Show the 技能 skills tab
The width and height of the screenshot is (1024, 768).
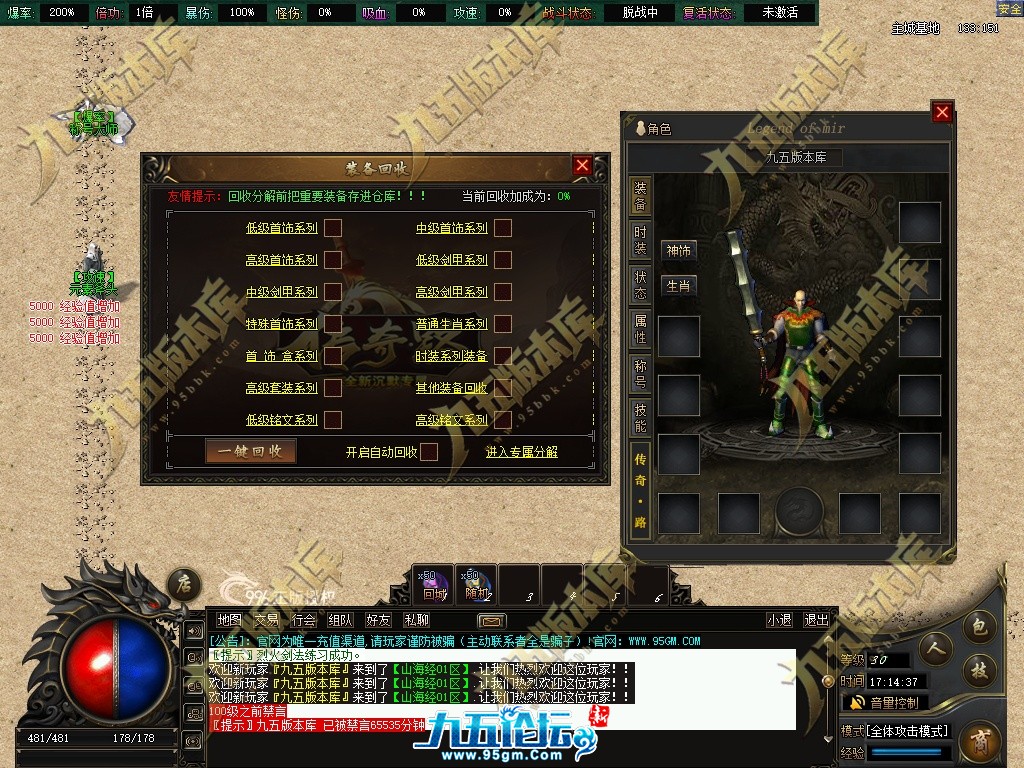(x=640, y=418)
